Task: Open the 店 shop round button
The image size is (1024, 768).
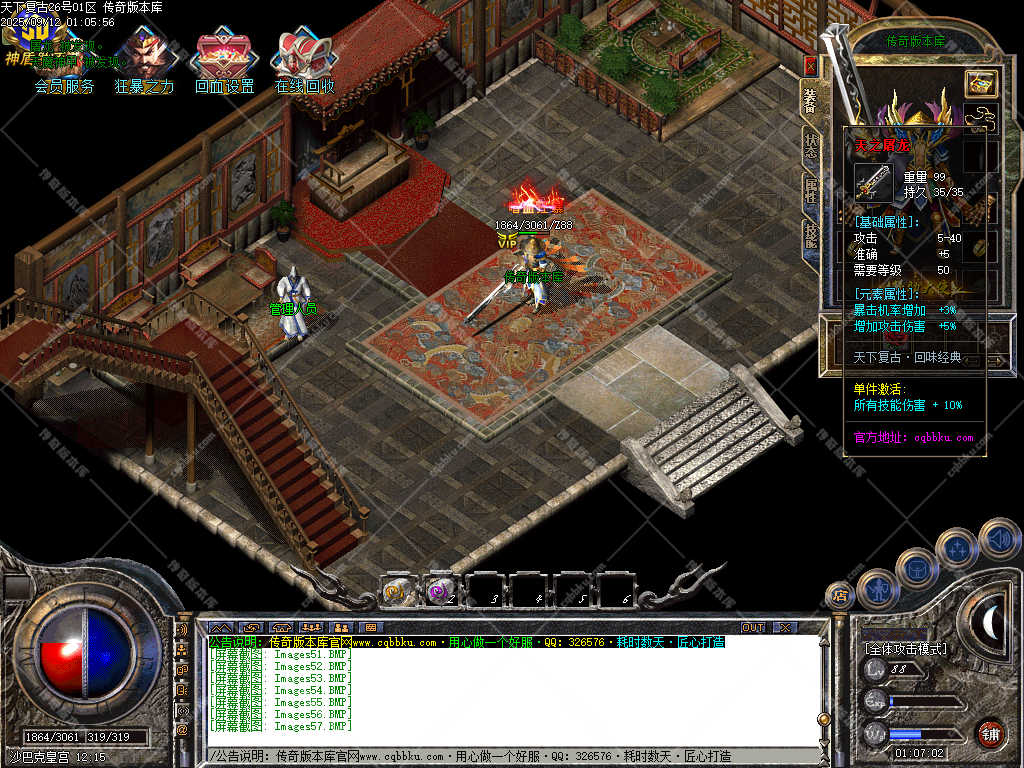Action: [839, 596]
